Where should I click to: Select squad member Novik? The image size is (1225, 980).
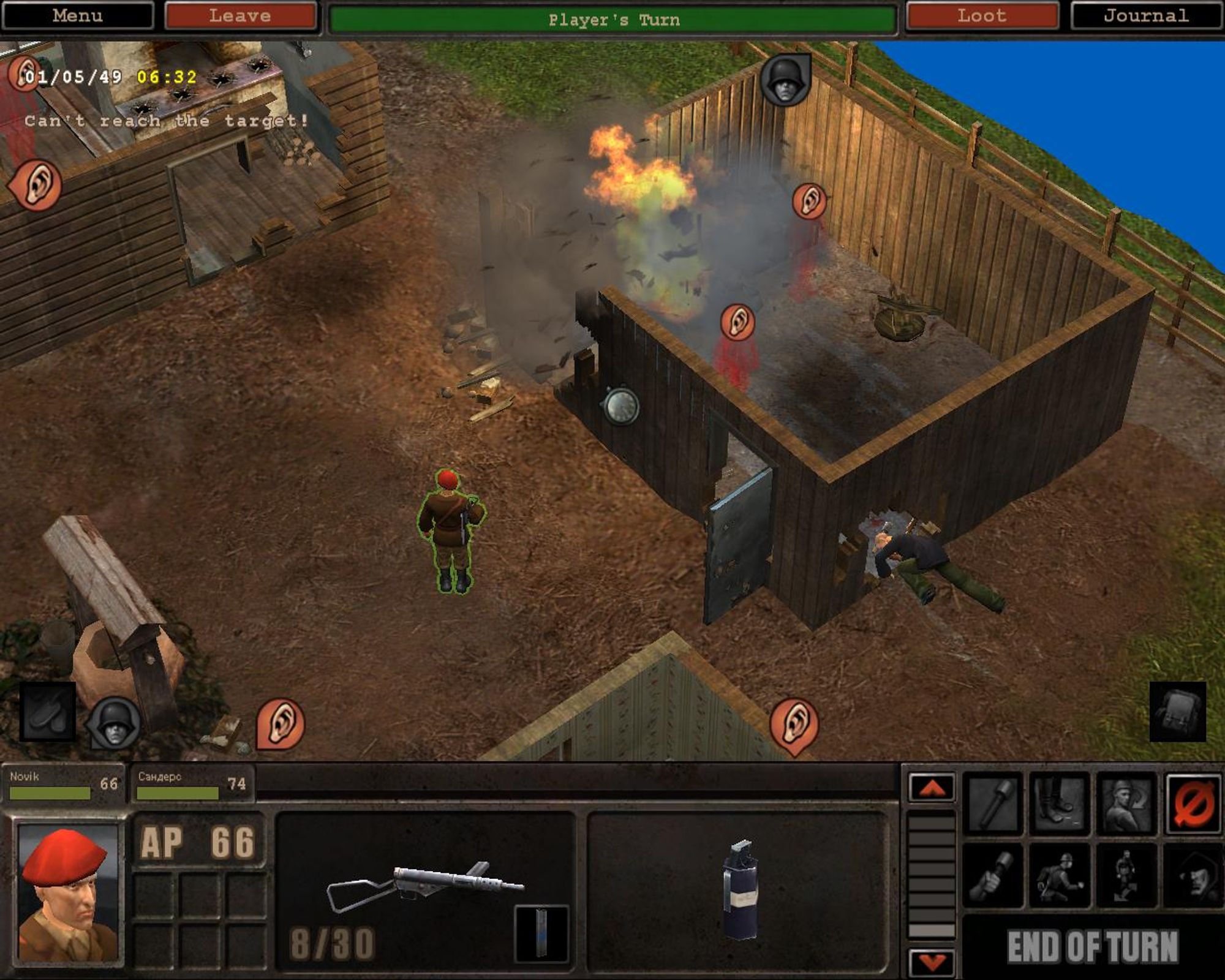[x=63, y=784]
